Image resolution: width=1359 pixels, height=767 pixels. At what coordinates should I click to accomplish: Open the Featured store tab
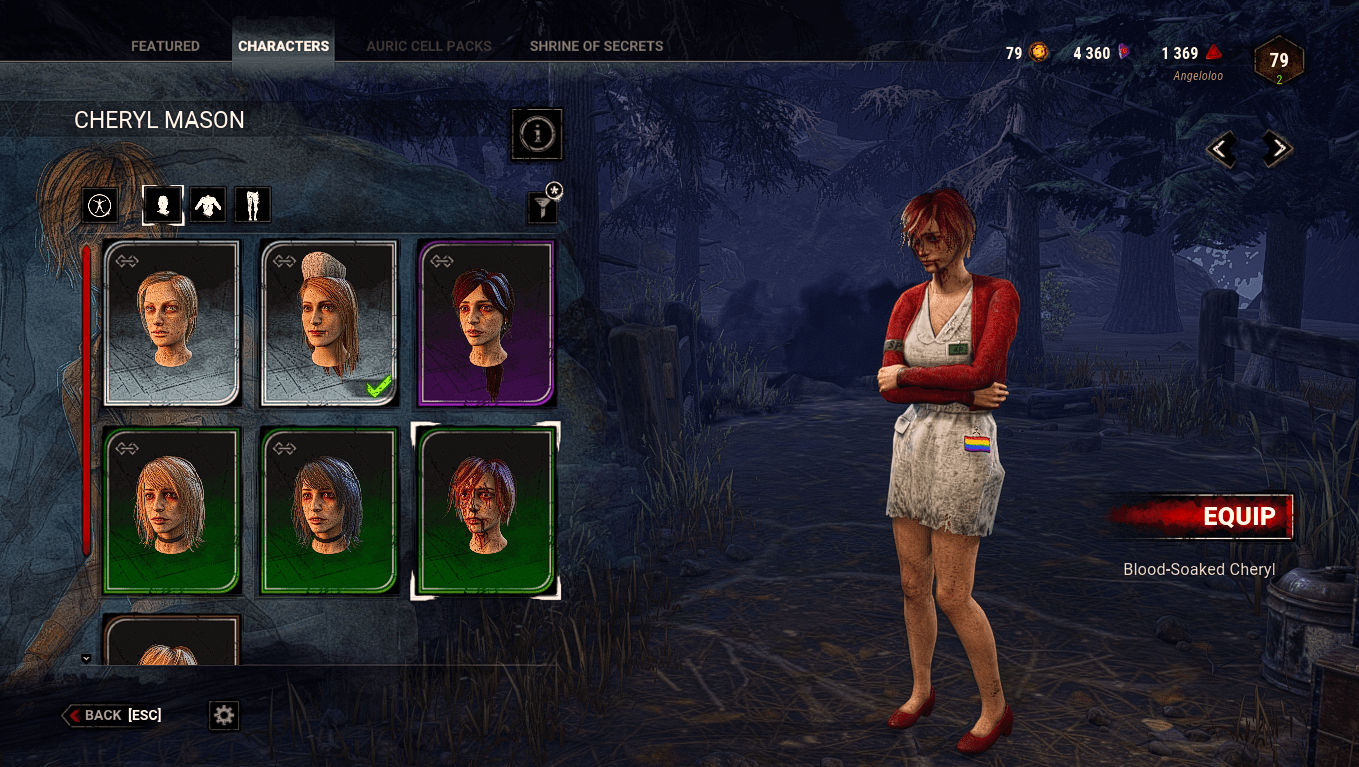click(165, 46)
